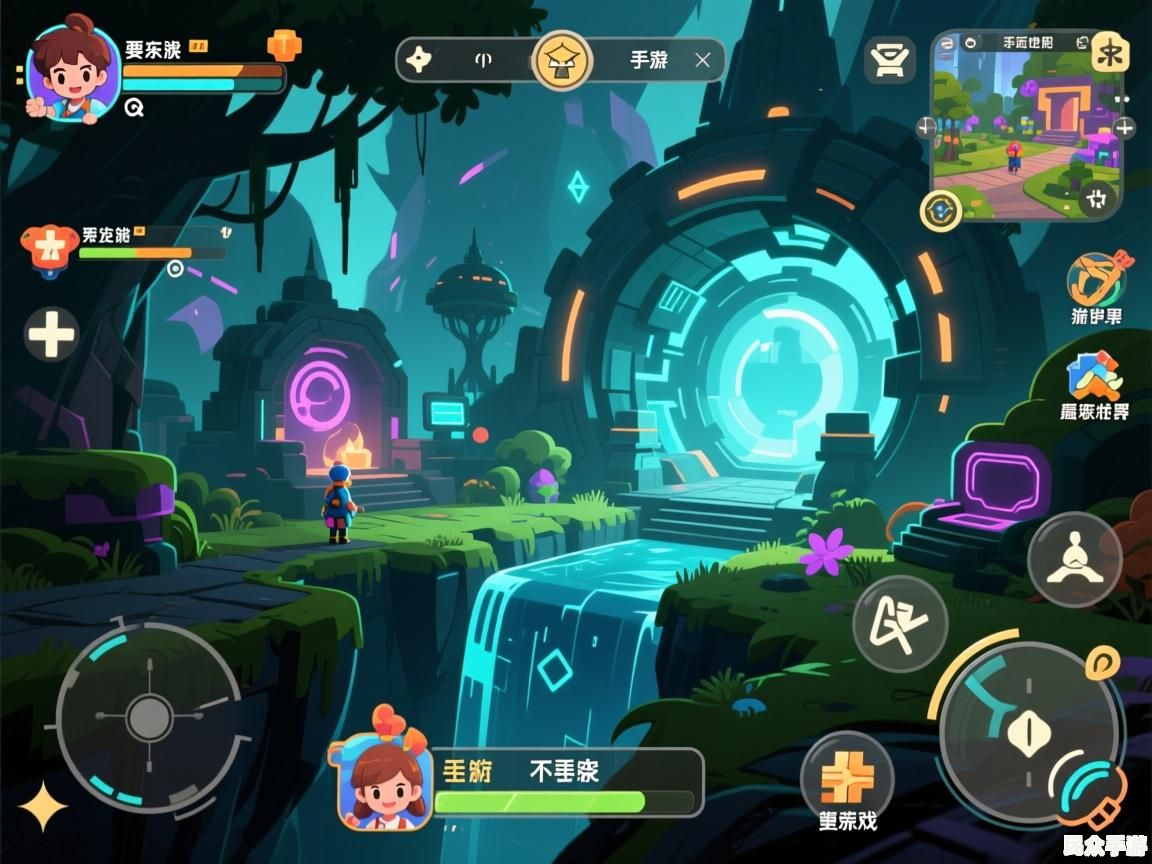Open the trophy icon beside minimap
Viewport: 1152px width, 864px height.
coord(889,61)
